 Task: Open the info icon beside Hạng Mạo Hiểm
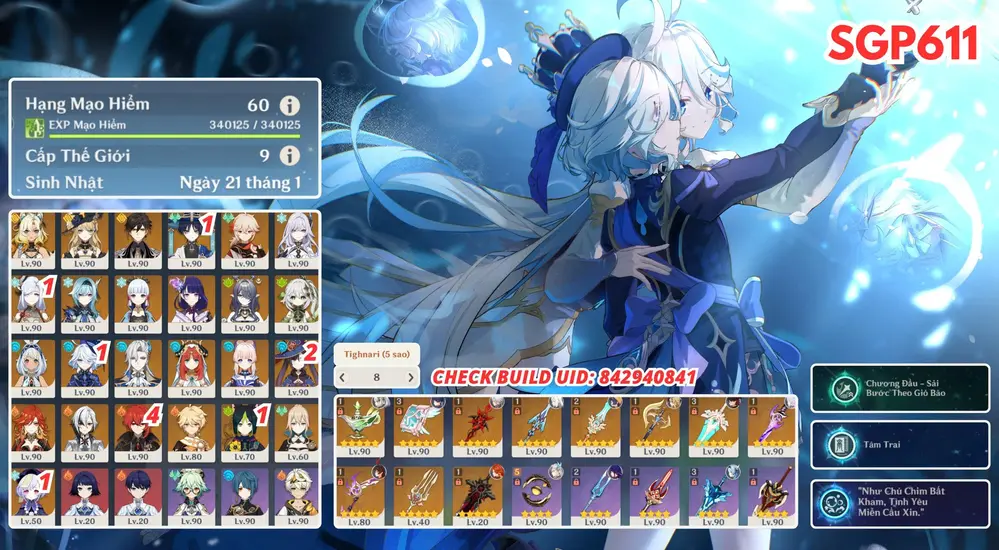tap(290, 105)
